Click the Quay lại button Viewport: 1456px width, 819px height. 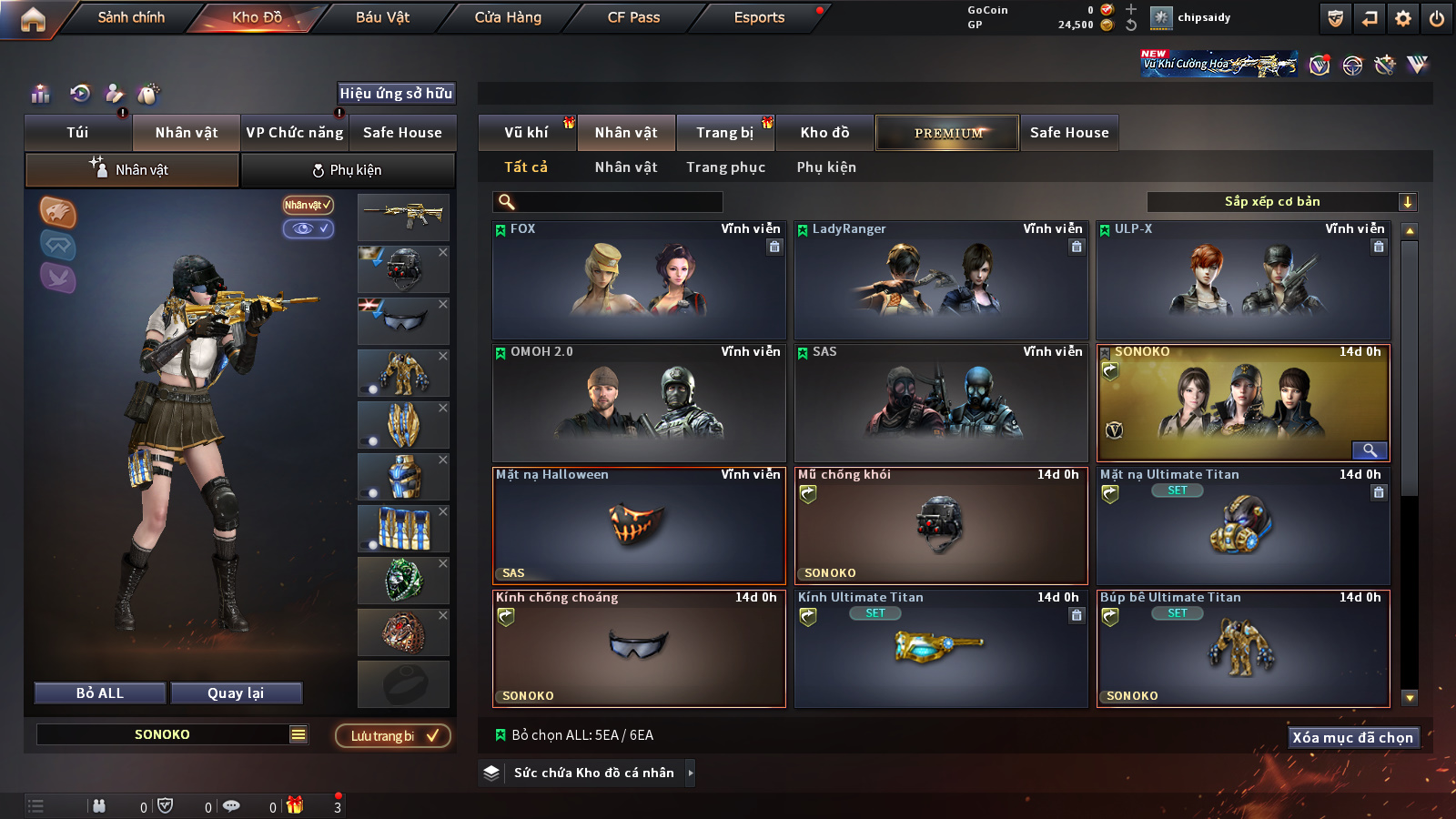click(x=236, y=693)
